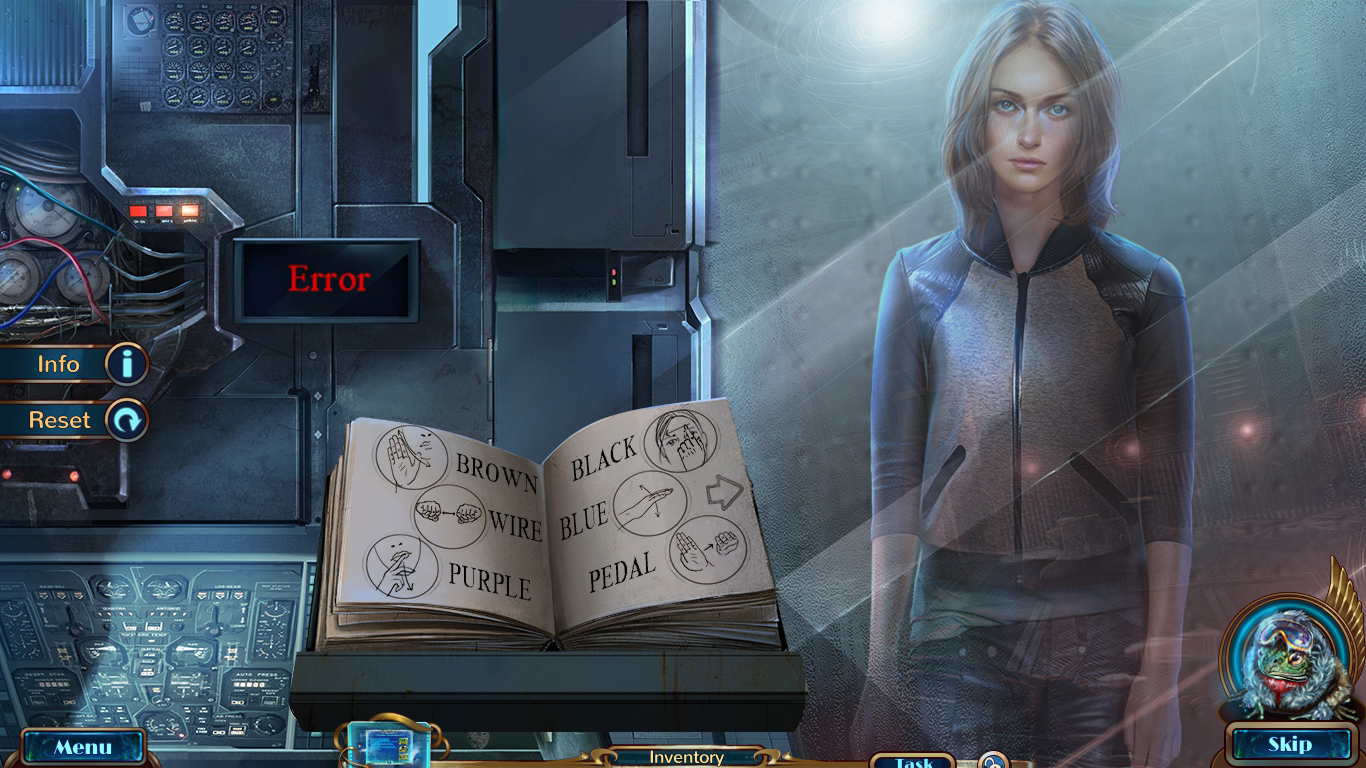The image size is (1366, 768).
Task: Expand the Task panel
Action: point(911,760)
